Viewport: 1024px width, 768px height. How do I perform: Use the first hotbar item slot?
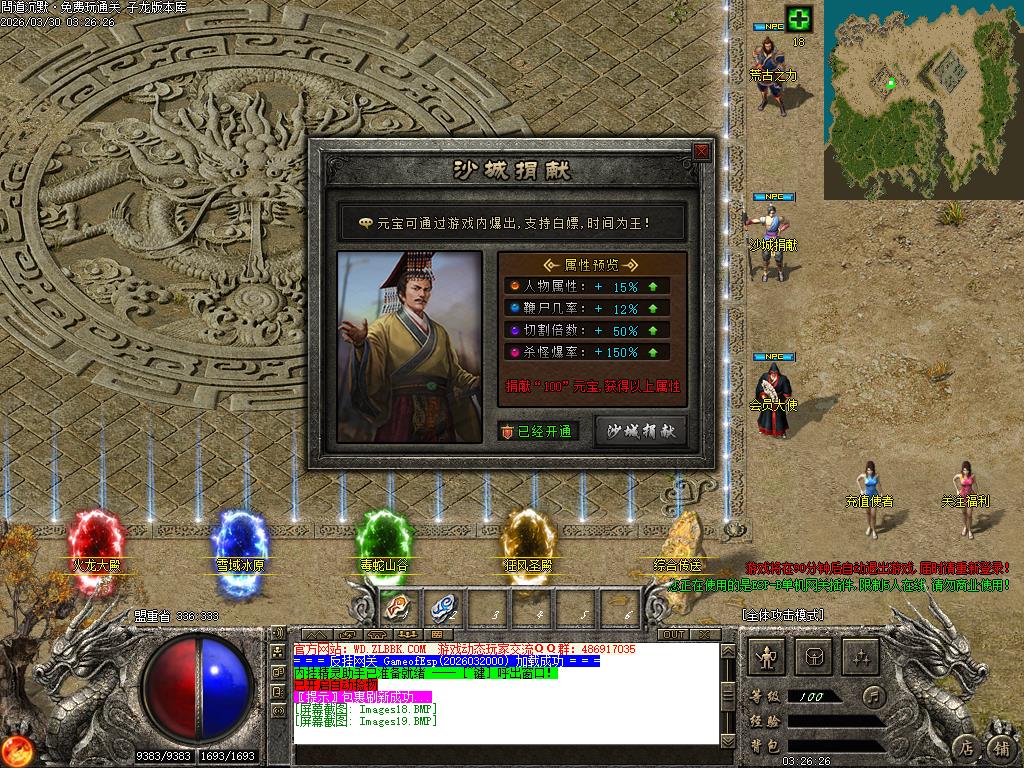[396, 608]
